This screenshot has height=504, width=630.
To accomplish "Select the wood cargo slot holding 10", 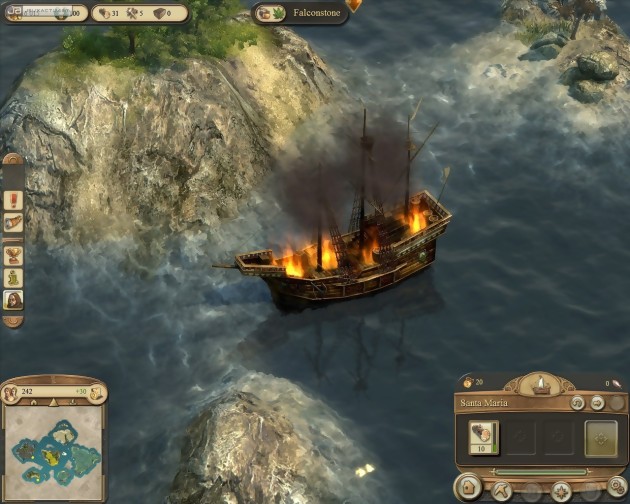I will coord(484,436).
